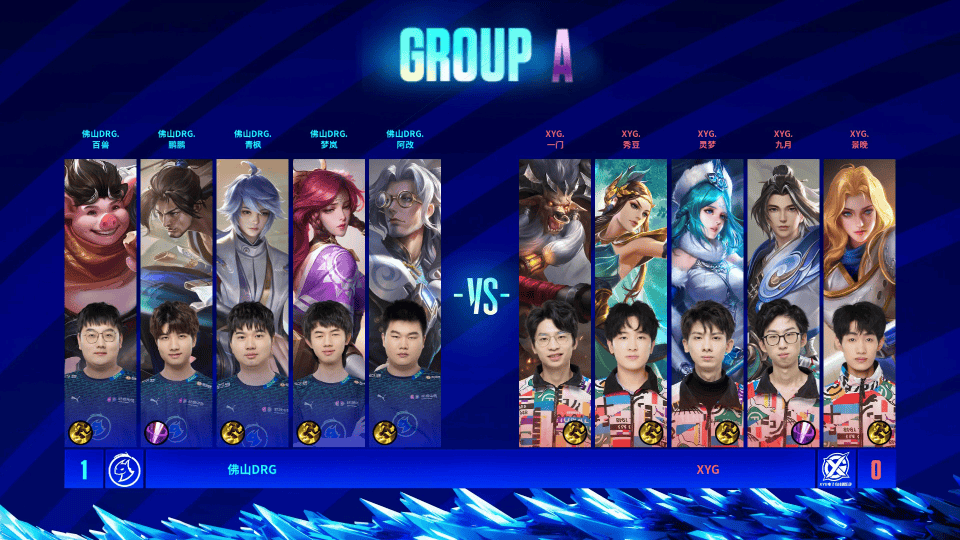Click the XYG team logo
Viewport: 960px width, 540px height.
click(x=835, y=468)
